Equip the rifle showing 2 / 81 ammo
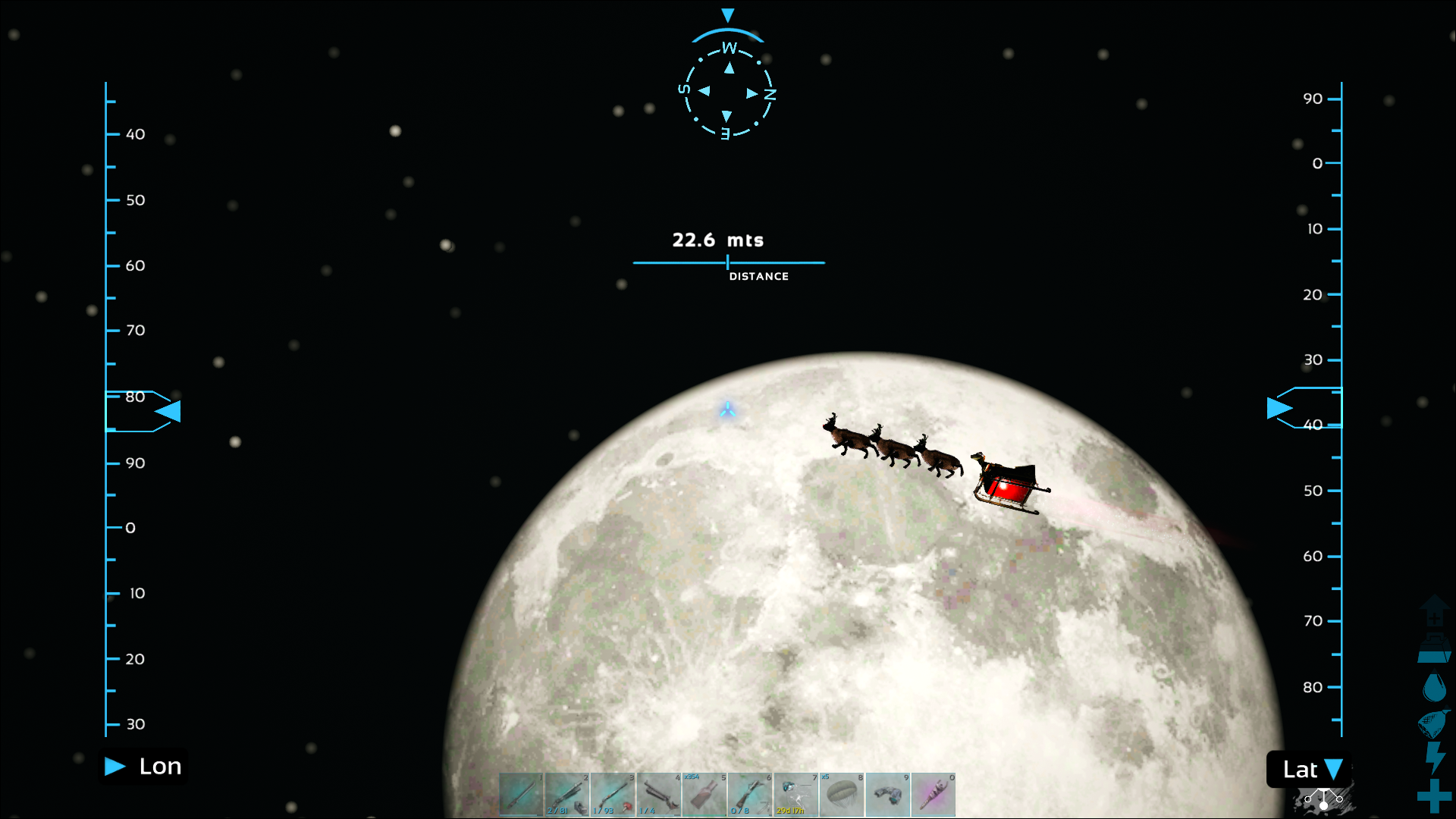Screen dimensions: 1456x819 point(567,795)
